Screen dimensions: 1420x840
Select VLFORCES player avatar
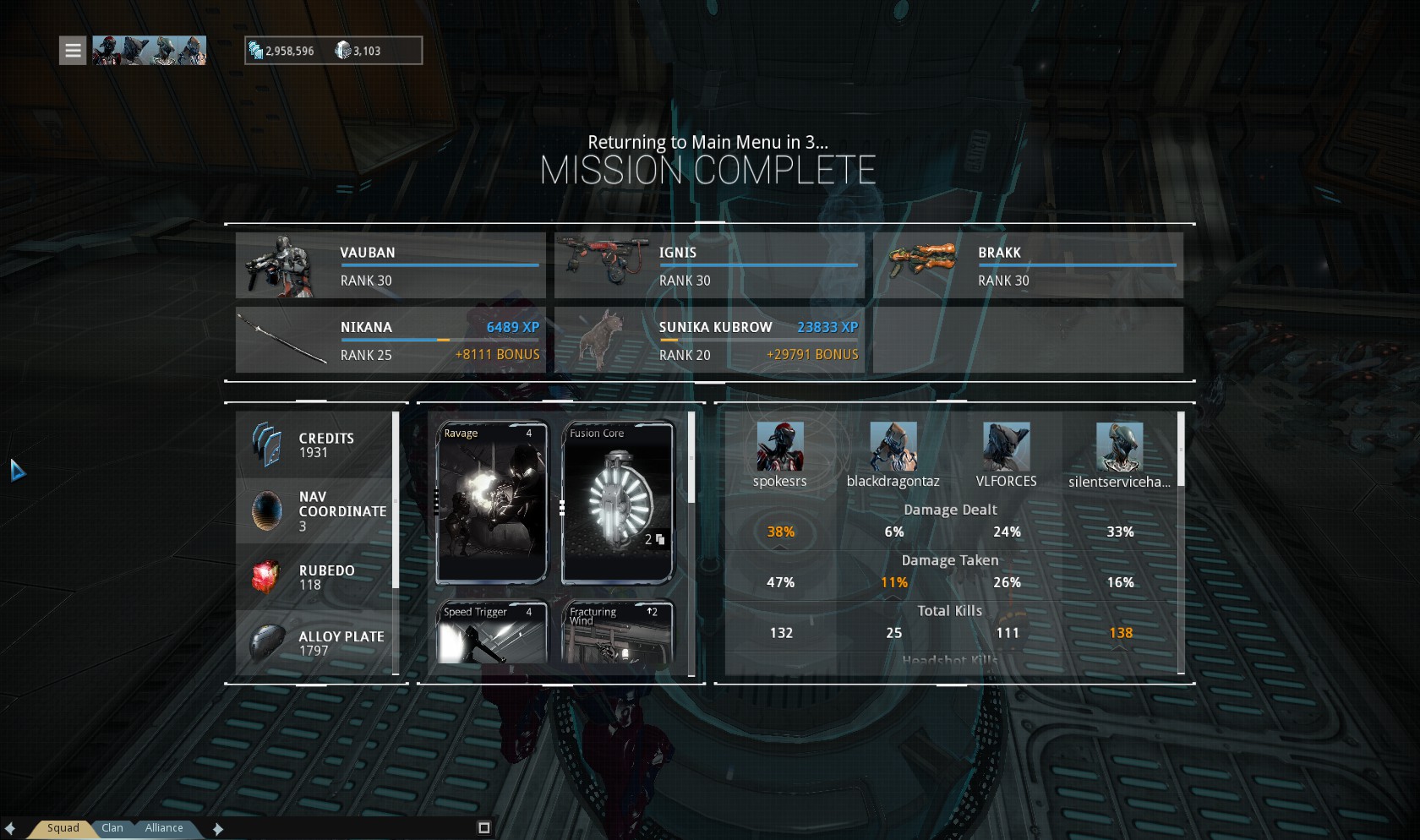(x=1006, y=447)
